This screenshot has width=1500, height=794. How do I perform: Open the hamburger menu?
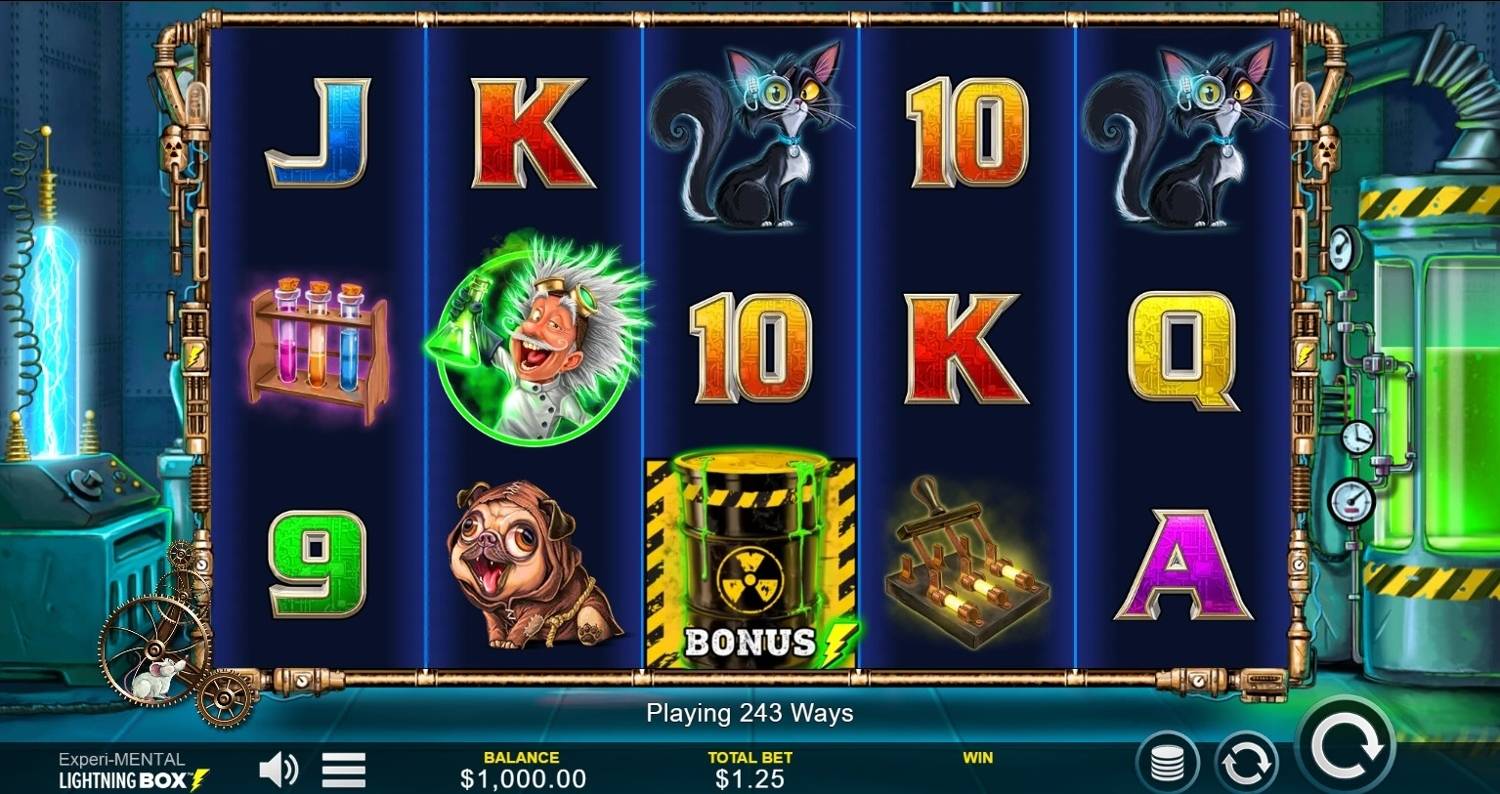click(x=343, y=769)
